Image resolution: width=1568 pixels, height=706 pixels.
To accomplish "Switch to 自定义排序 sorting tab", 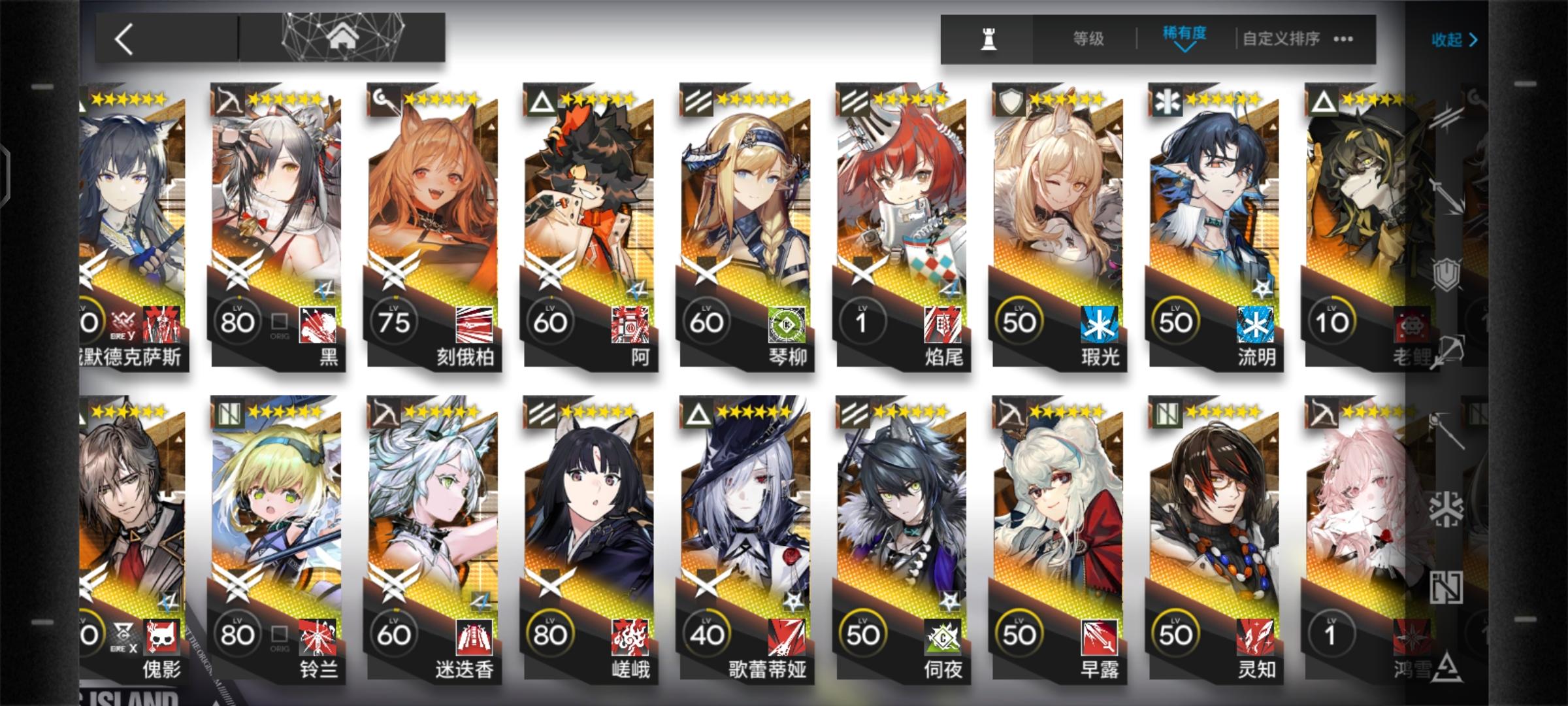I will pyautogui.click(x=1281, y=39).
